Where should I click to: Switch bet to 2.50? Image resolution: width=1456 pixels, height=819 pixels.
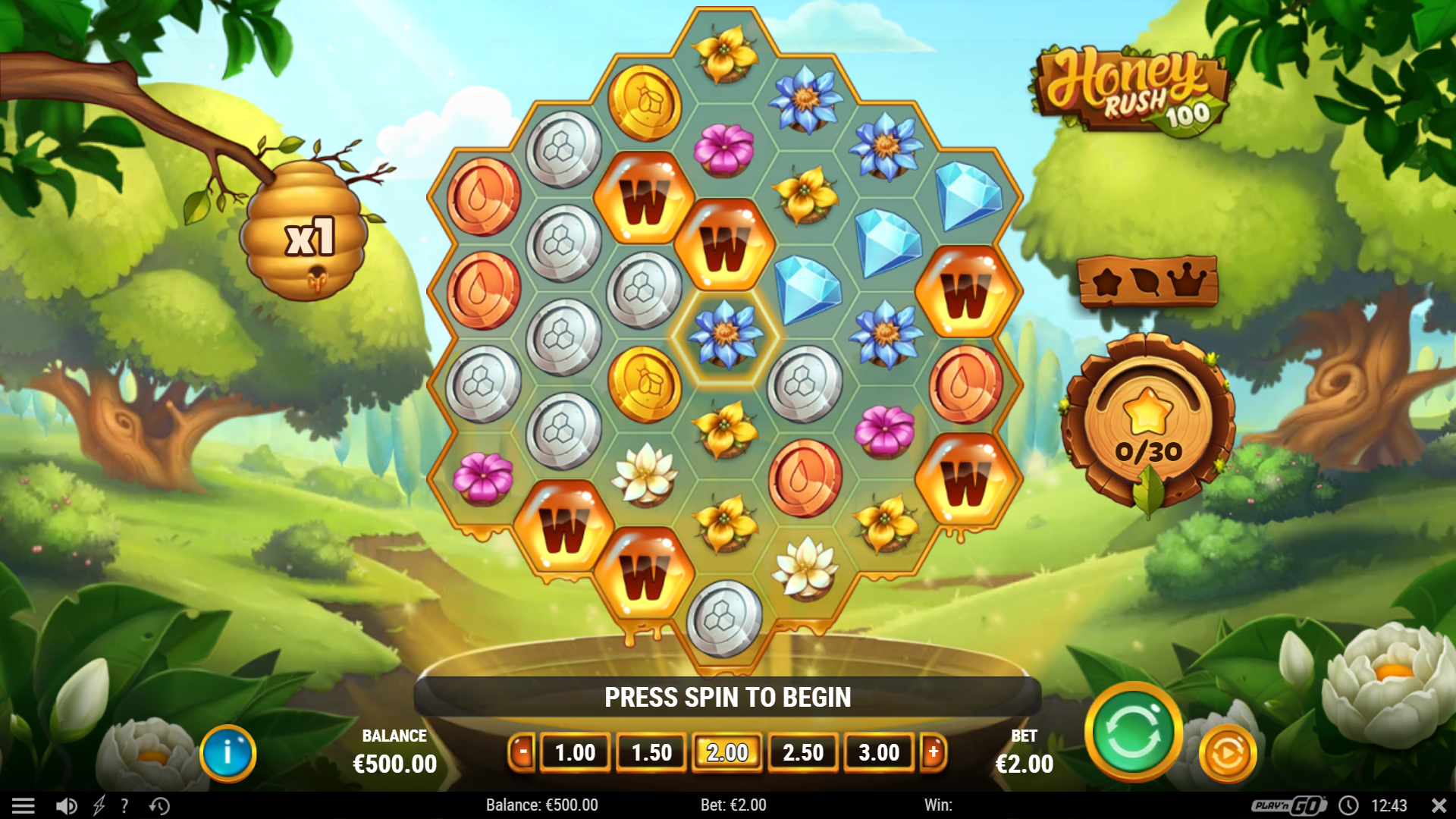coord(803,752)
